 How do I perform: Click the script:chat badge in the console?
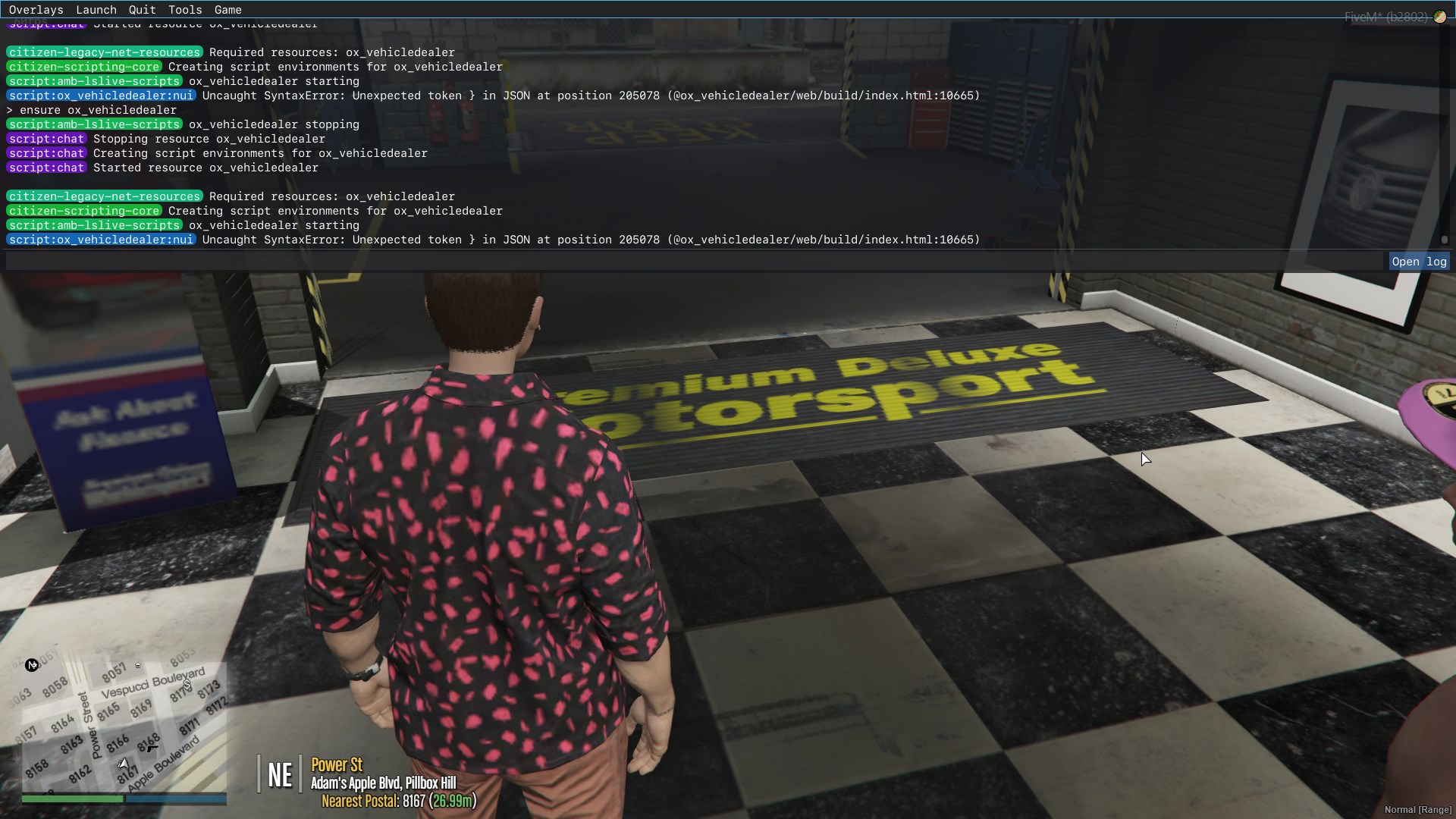(46, 139)
